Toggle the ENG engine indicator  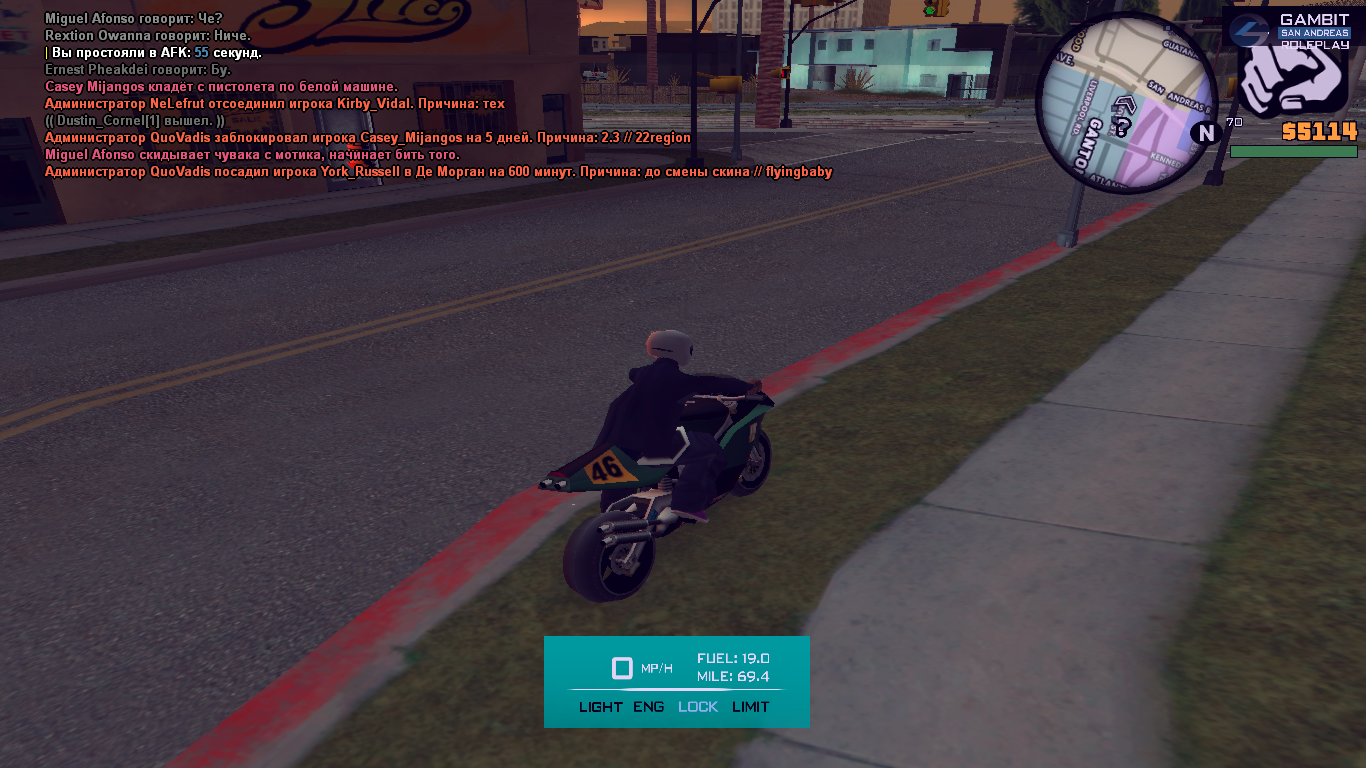[648, 707]
